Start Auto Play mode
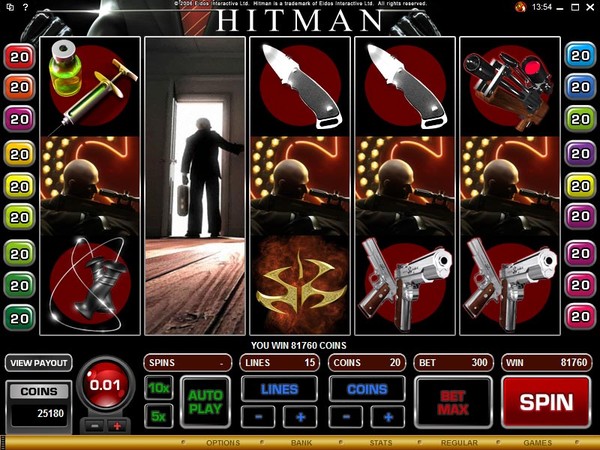 point(204,402)
